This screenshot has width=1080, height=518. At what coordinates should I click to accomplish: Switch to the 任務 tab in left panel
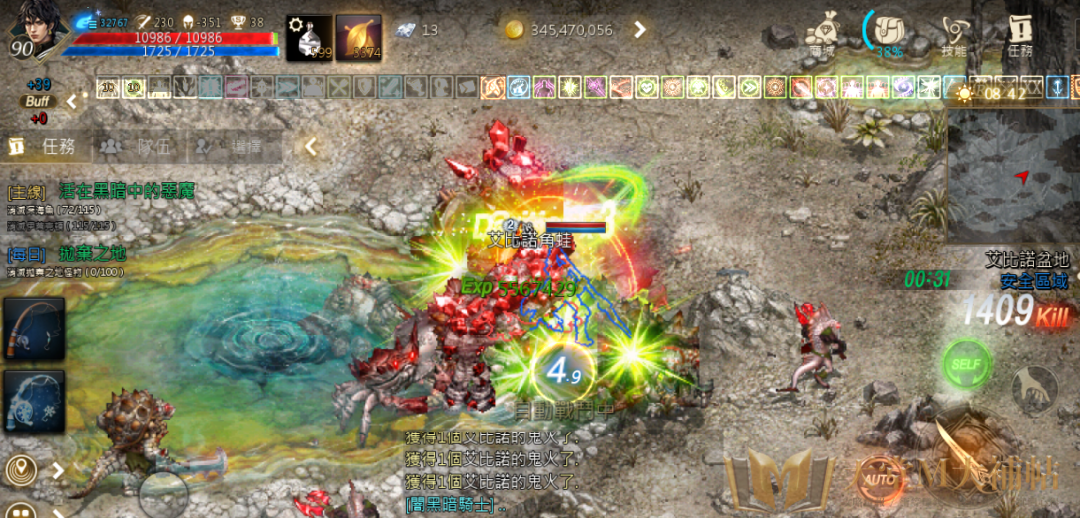point(46,147)
